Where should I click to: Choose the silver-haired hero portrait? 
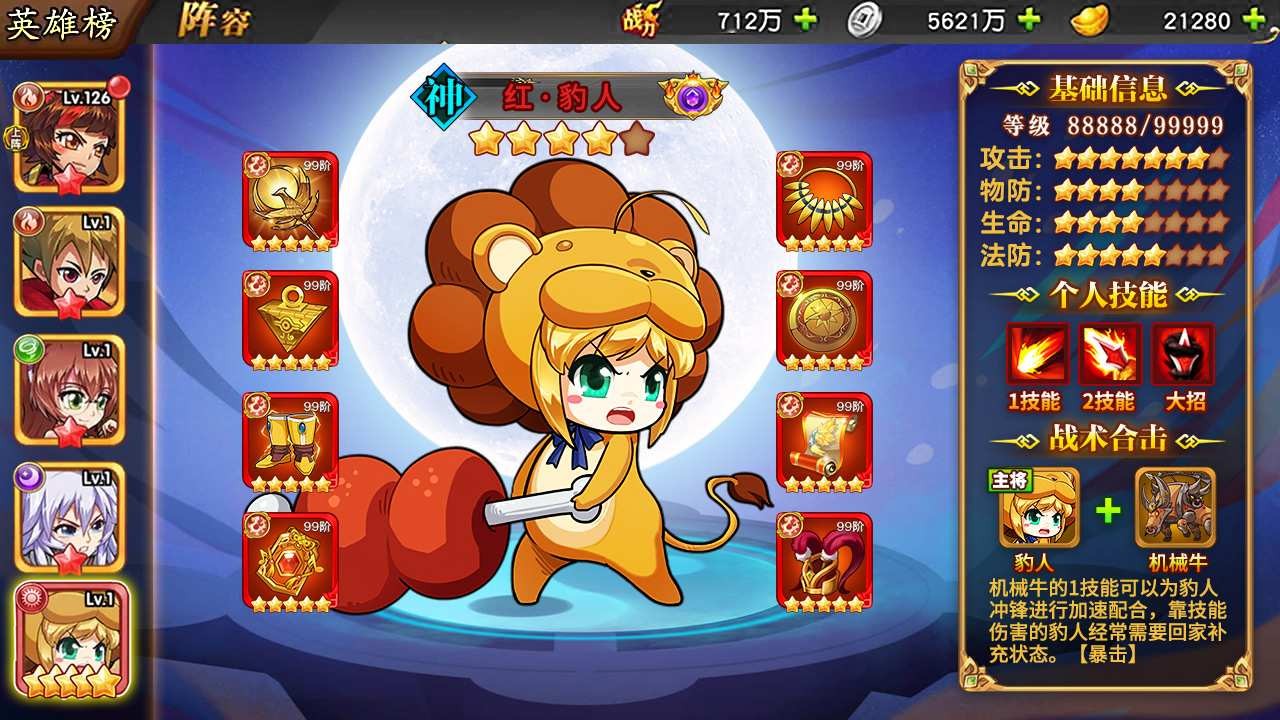69,516
